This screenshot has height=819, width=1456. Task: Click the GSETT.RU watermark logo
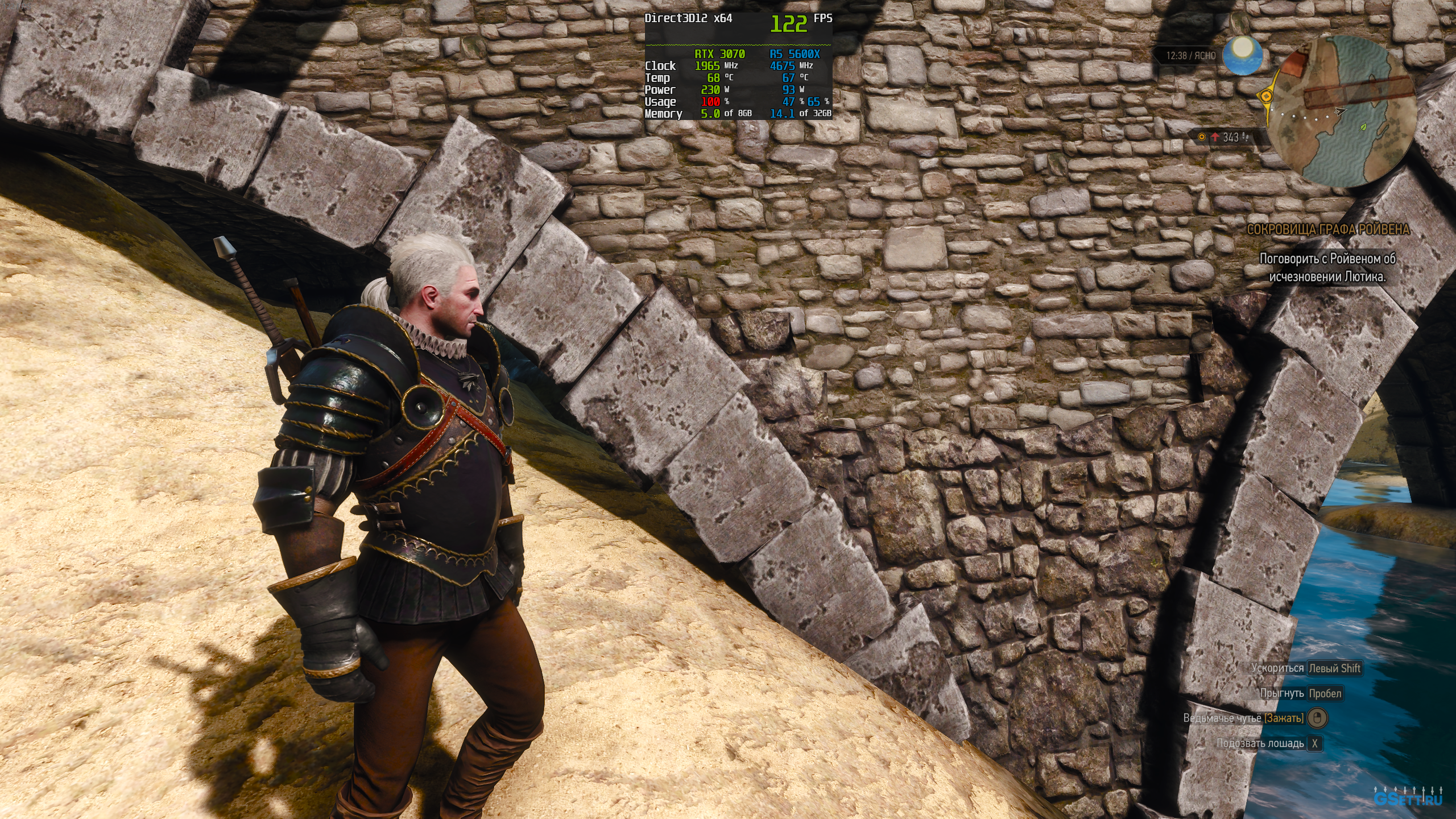pos(1408,799)
